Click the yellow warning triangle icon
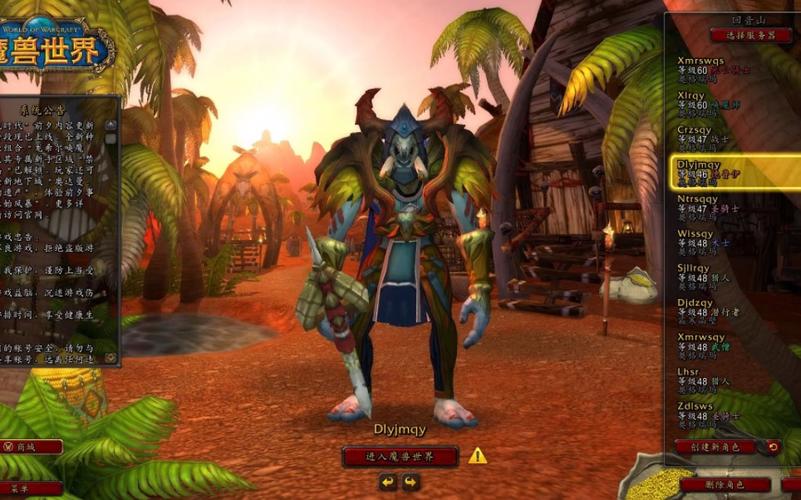The height and width of the screenshot is (500, 801). click(x=478, y=456)
